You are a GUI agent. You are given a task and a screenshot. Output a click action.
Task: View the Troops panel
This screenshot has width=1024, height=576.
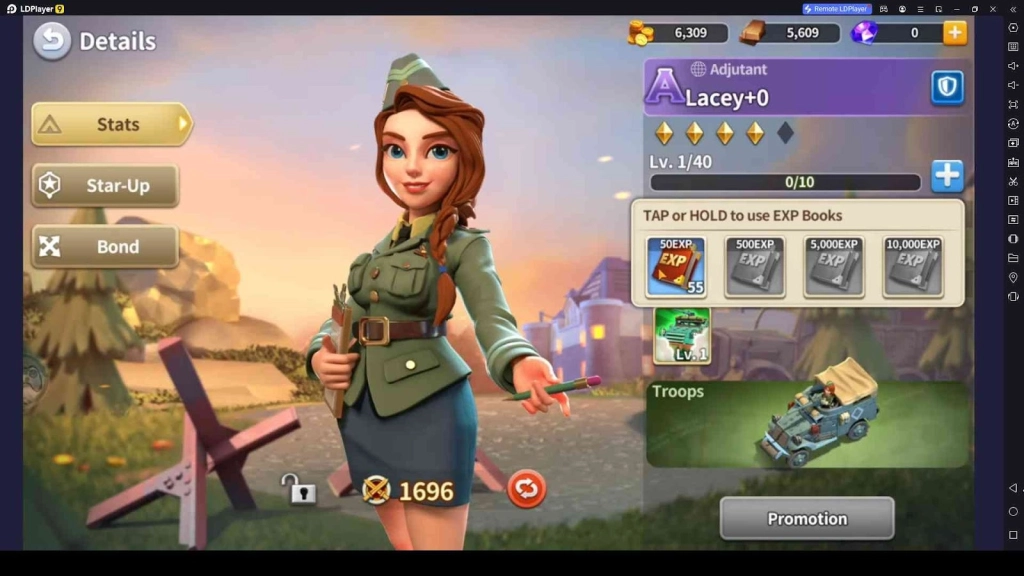coord(807,424)
